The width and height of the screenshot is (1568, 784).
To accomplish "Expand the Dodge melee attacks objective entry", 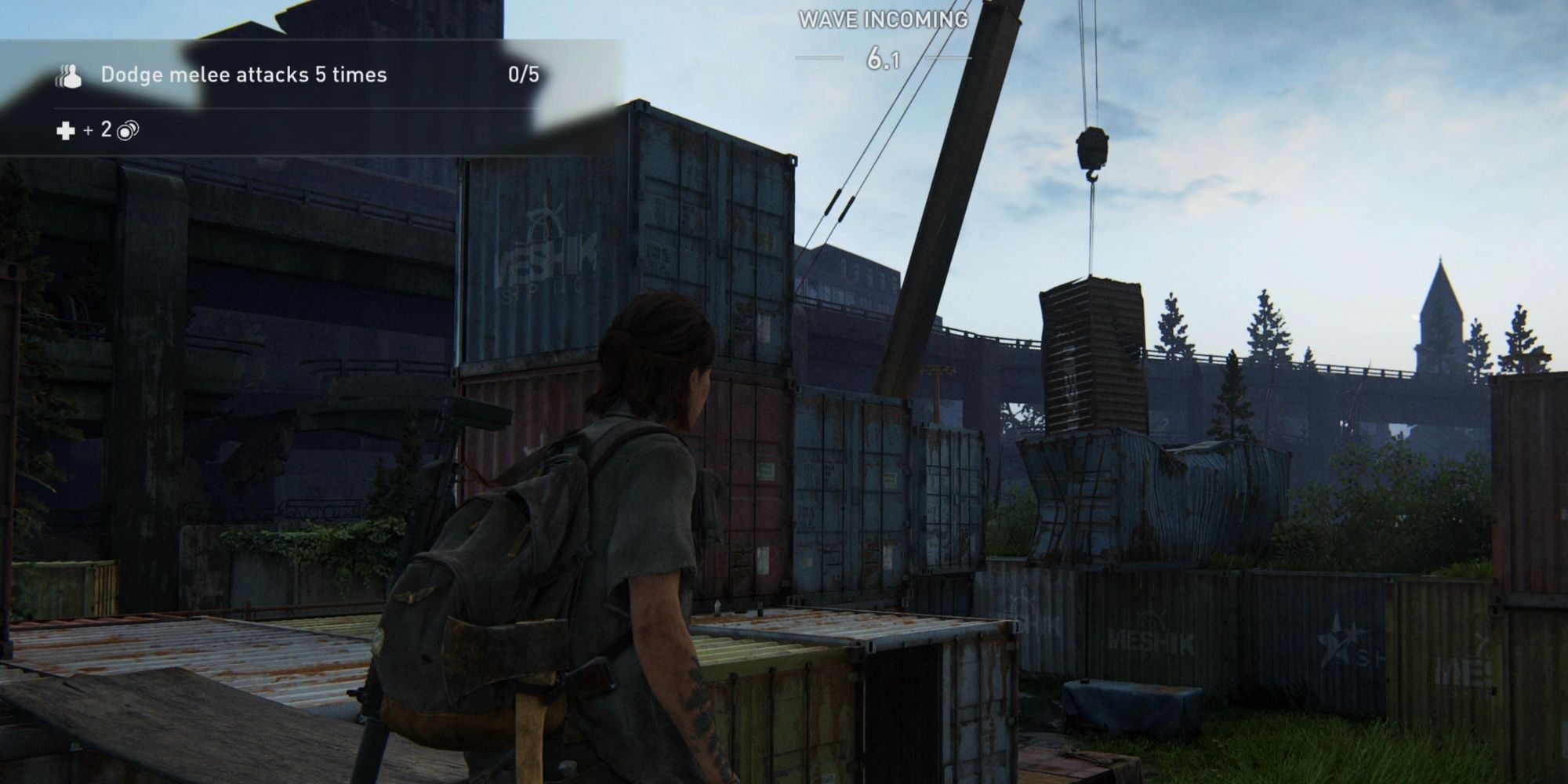I will [x=243, y=76].
